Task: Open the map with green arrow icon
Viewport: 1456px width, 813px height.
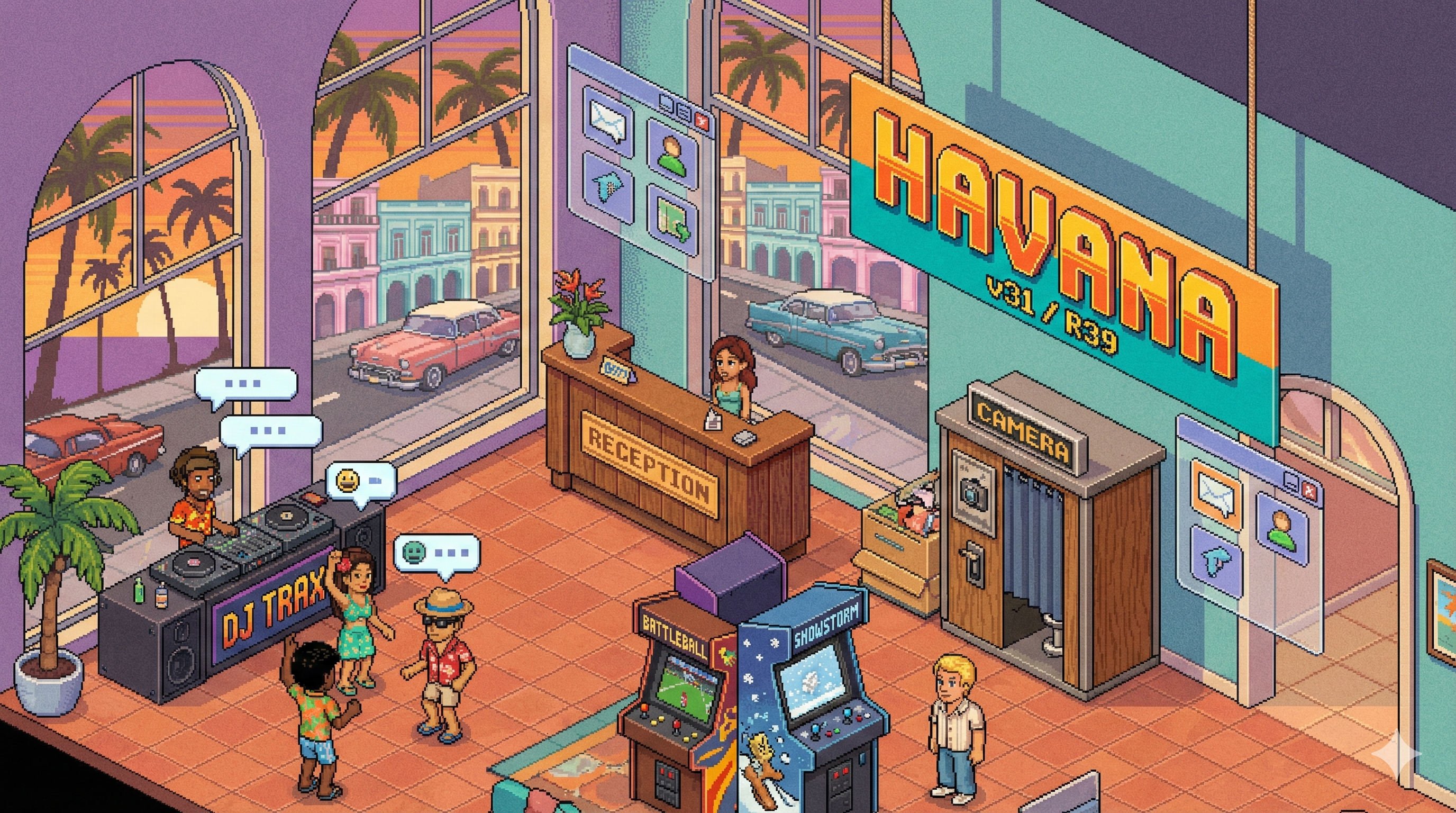Action: [x=672, y=221]
